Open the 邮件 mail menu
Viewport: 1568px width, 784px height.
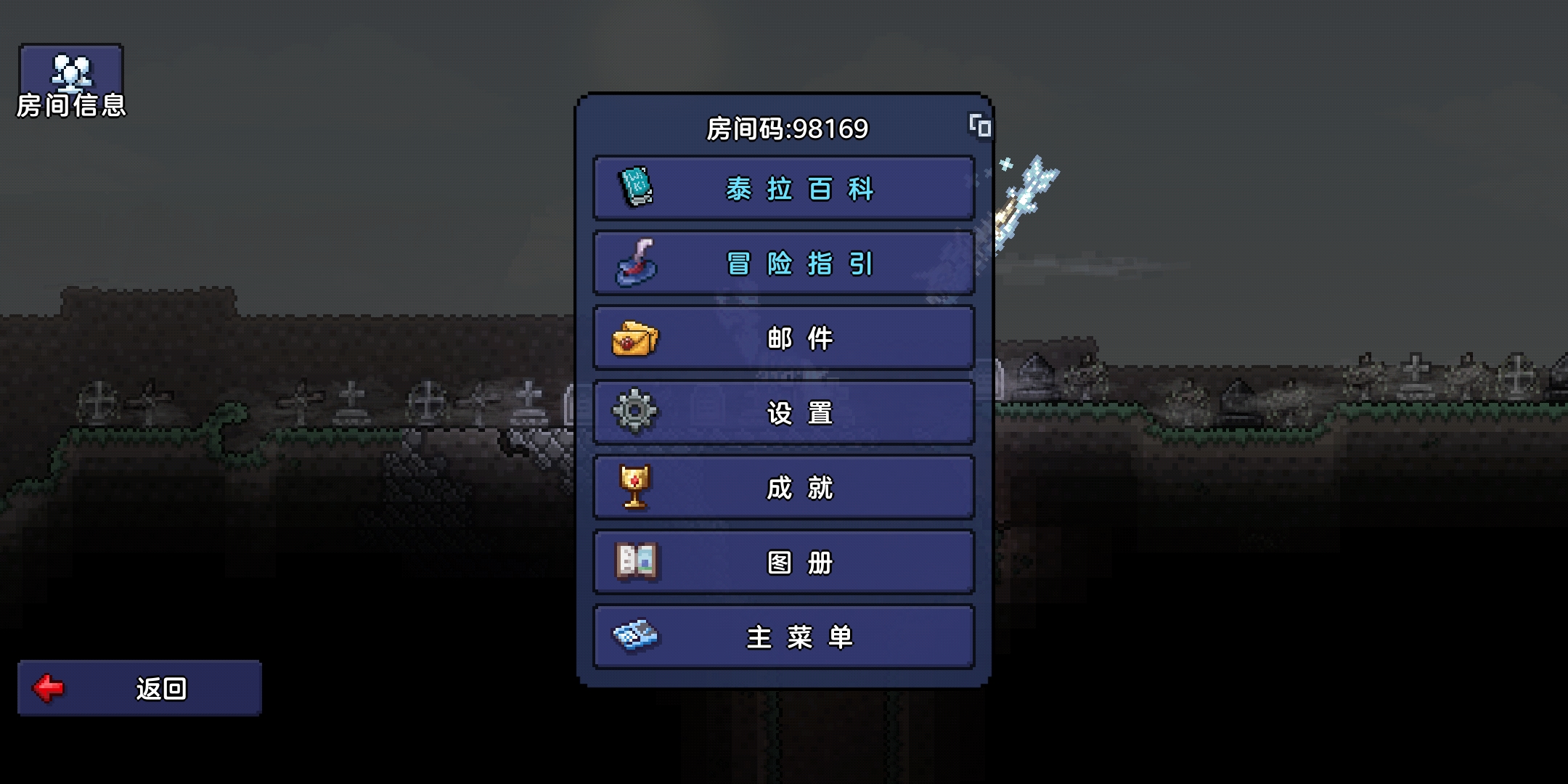[784, 338]
